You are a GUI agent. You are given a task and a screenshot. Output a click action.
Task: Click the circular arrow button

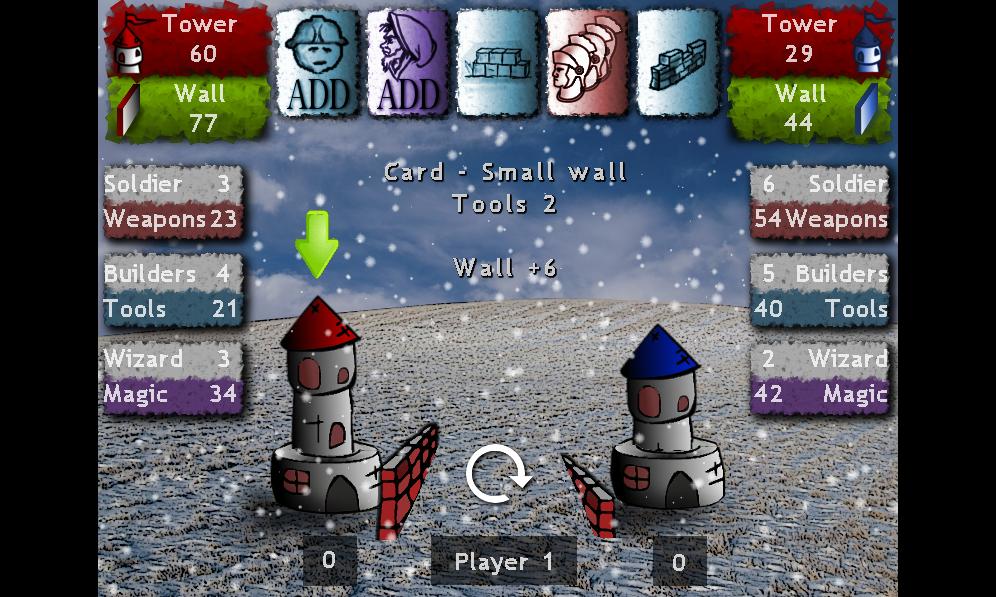point(499,475)
